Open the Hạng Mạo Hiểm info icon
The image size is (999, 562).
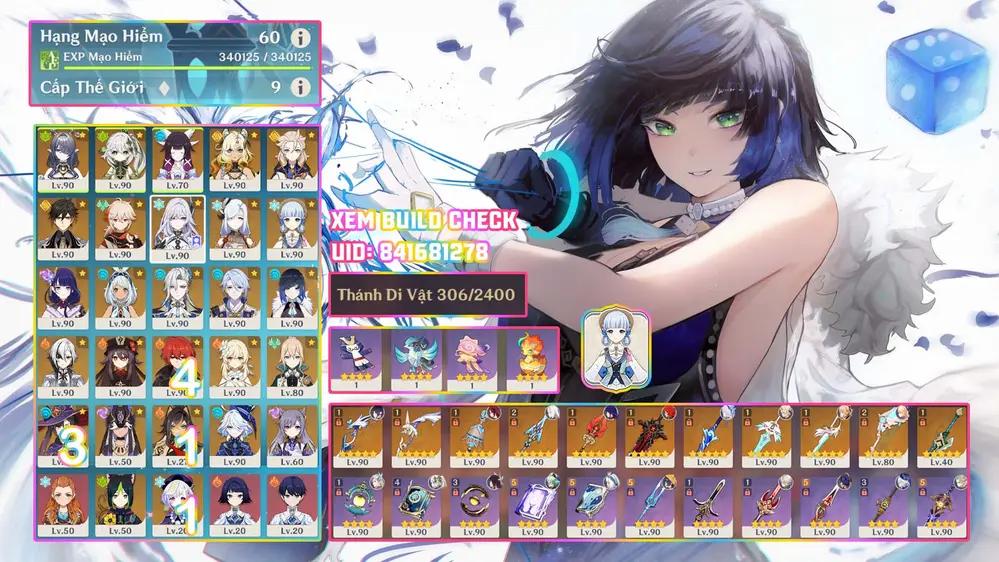click(x=299, y=39)
